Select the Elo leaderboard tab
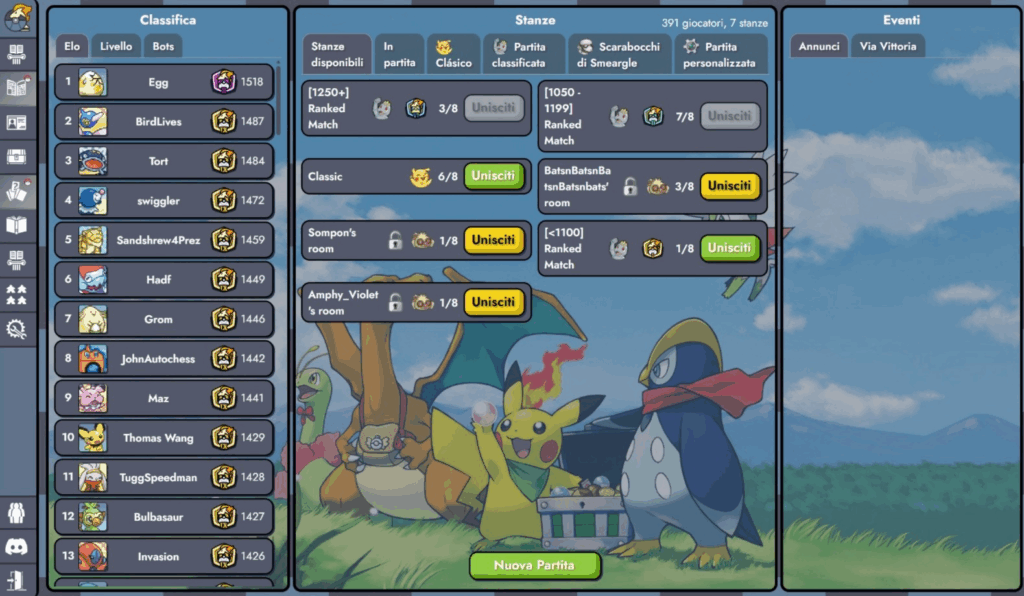Screen dimensions: 1024x596 coord(72,46)
